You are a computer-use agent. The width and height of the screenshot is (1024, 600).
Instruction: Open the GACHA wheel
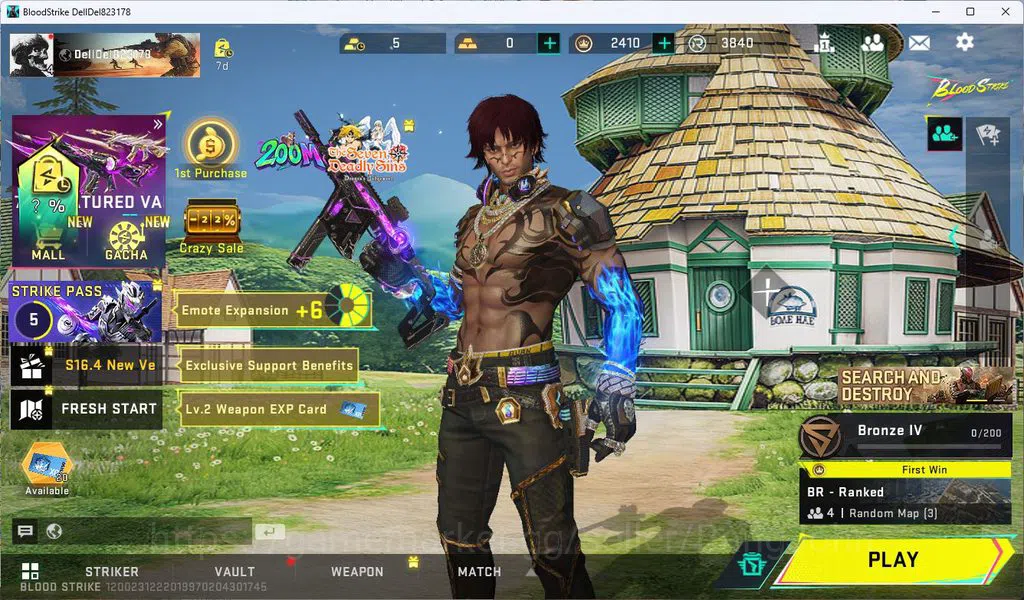[x=126, y=240]
